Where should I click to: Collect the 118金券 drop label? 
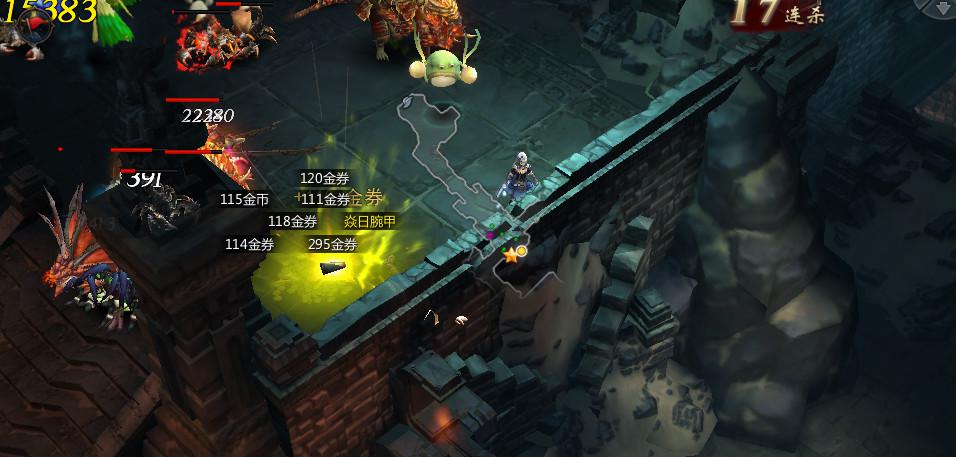tap(292, 221)
